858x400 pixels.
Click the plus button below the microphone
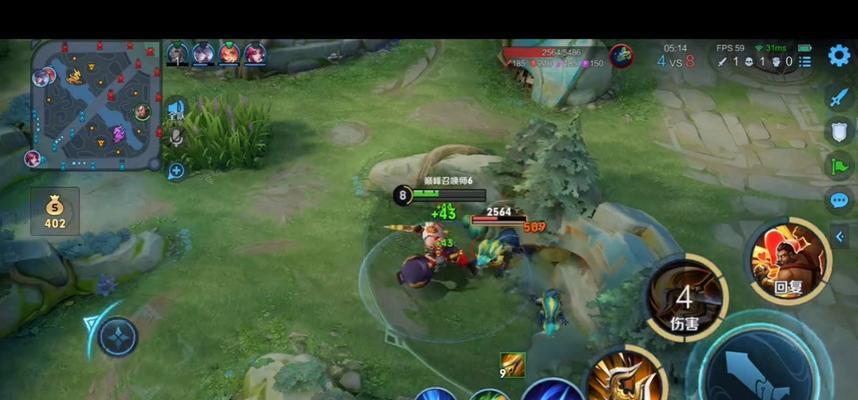176,171
